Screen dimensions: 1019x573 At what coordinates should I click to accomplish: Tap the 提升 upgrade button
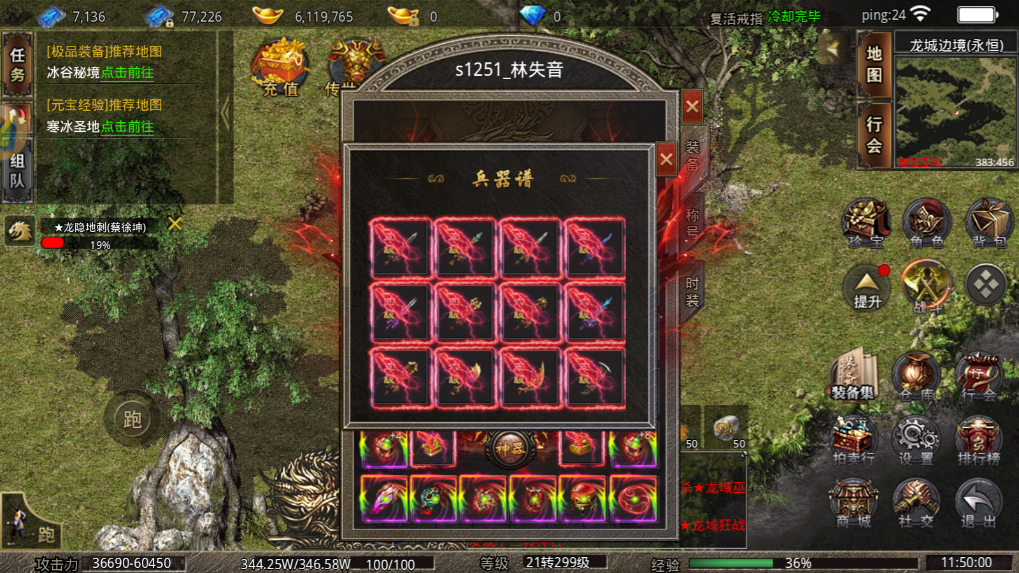pyautogui.click(x=866, y=287)
